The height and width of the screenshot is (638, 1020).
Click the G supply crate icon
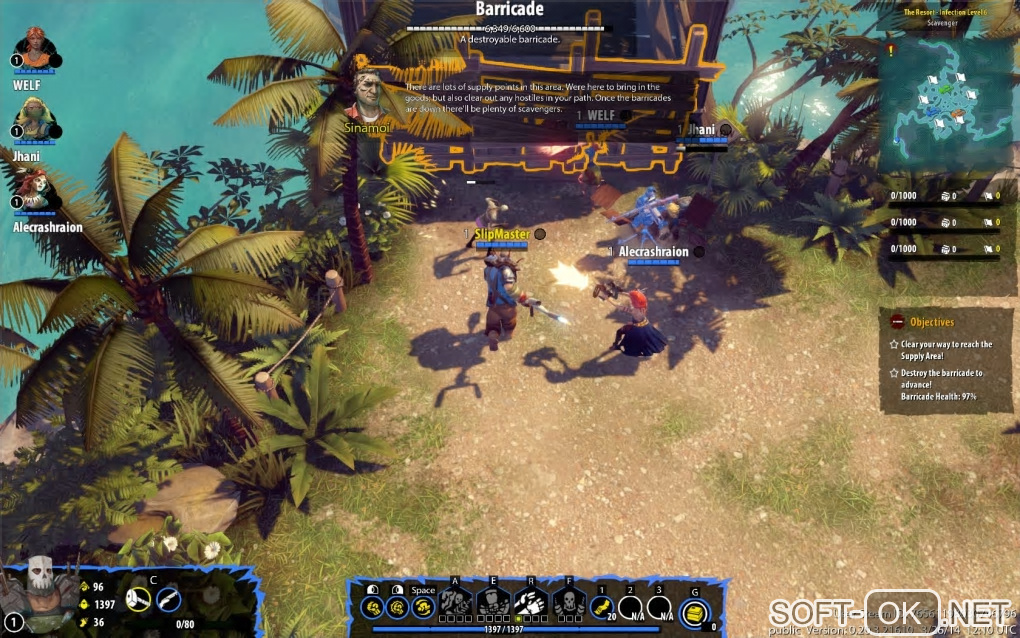(x=694, y=613)
